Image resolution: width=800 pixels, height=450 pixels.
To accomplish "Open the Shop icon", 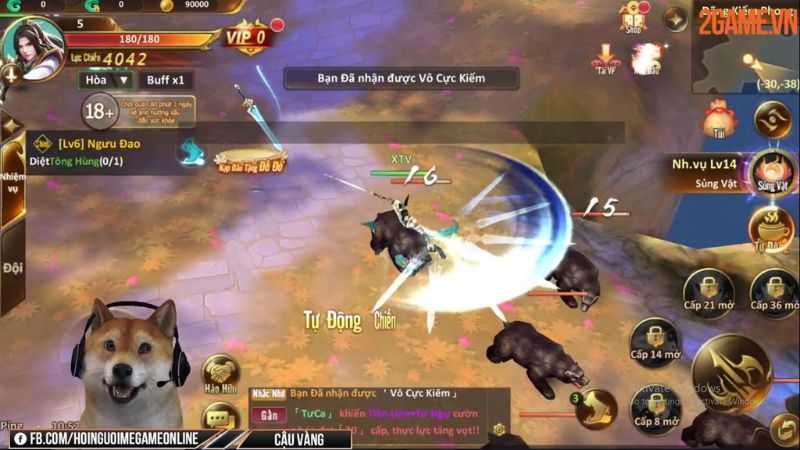I will click(x=631, y=17).
